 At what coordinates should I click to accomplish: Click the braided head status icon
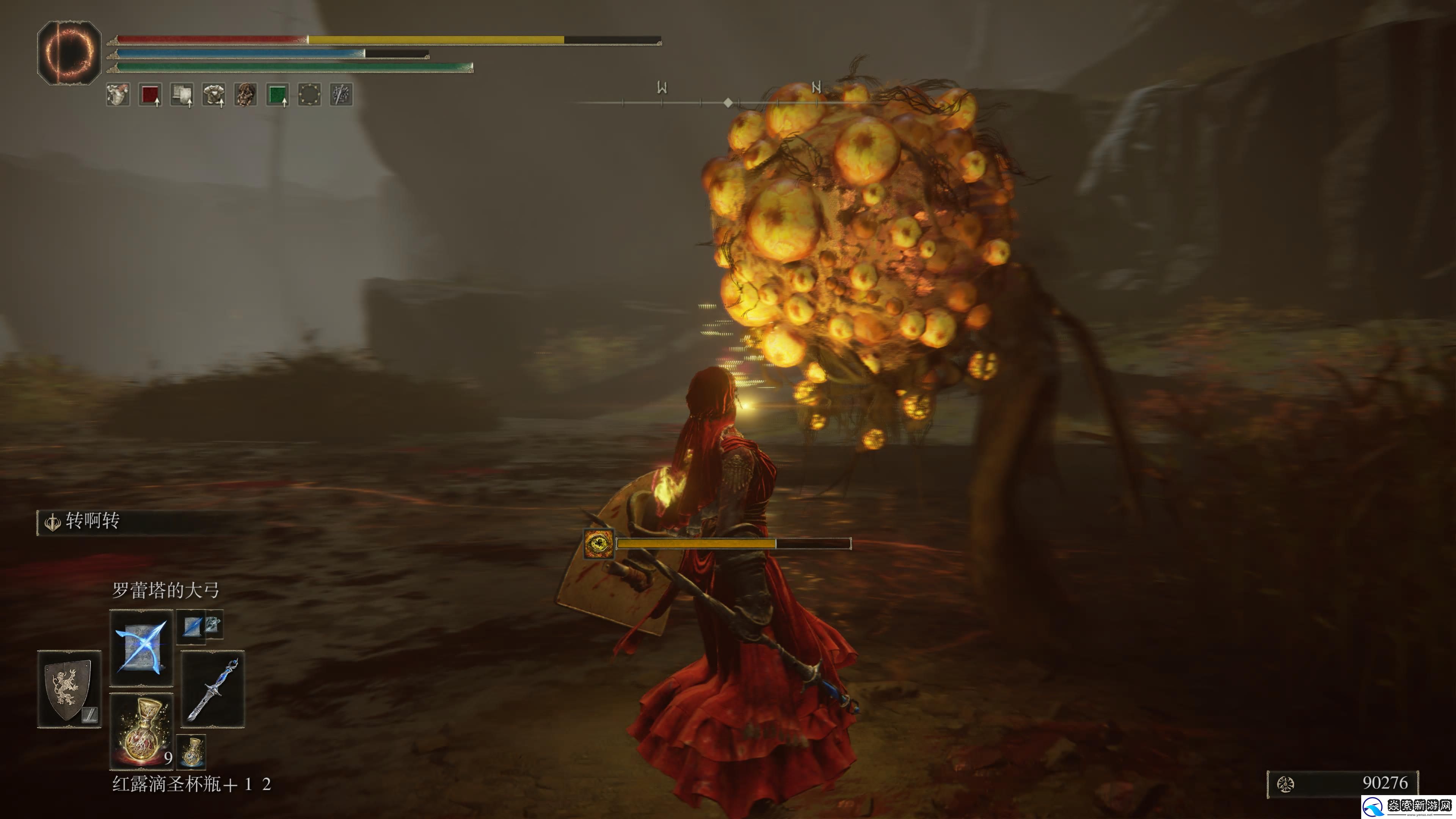tap(245, 94)
